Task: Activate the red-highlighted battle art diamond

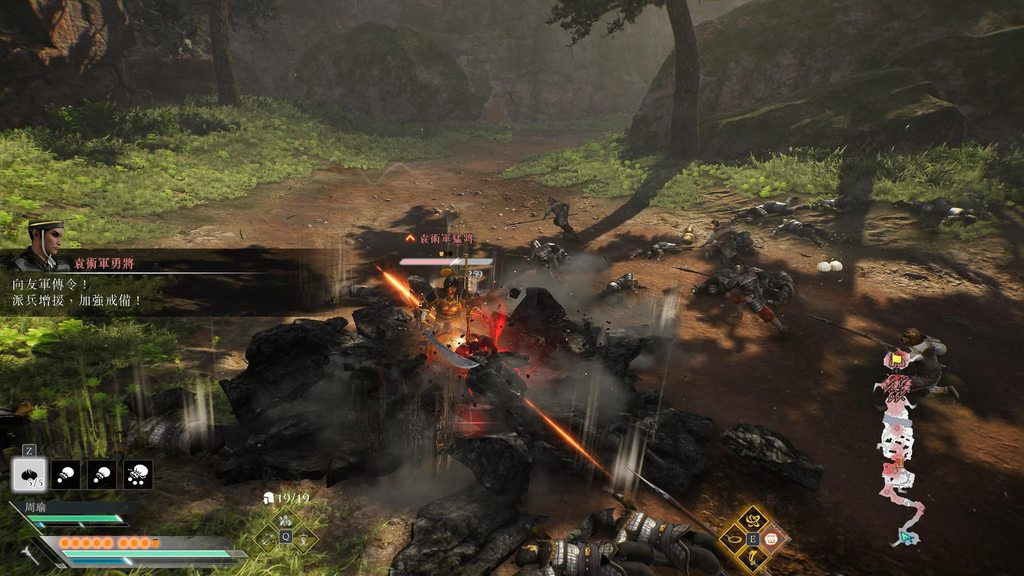Action: (772, 539)
